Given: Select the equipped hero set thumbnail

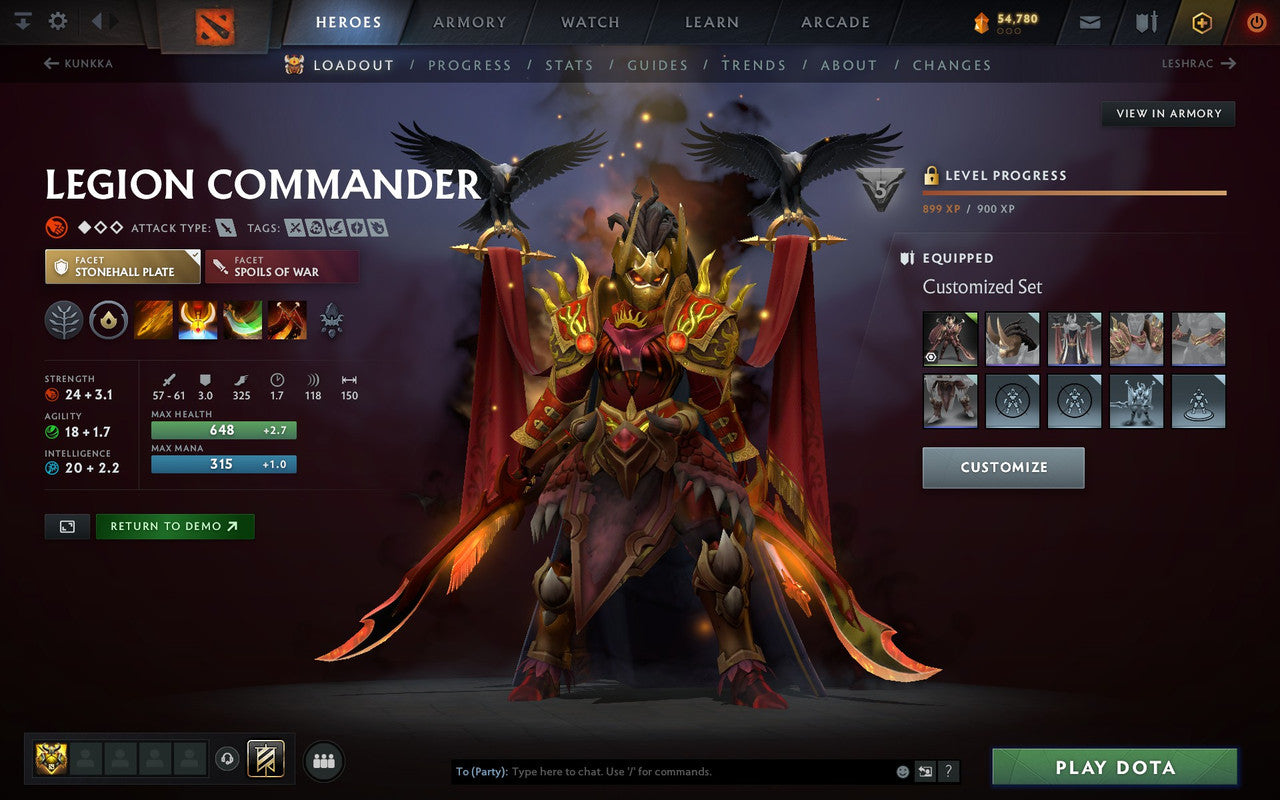Looking at the screenshot, I should (x=949, y=338).
